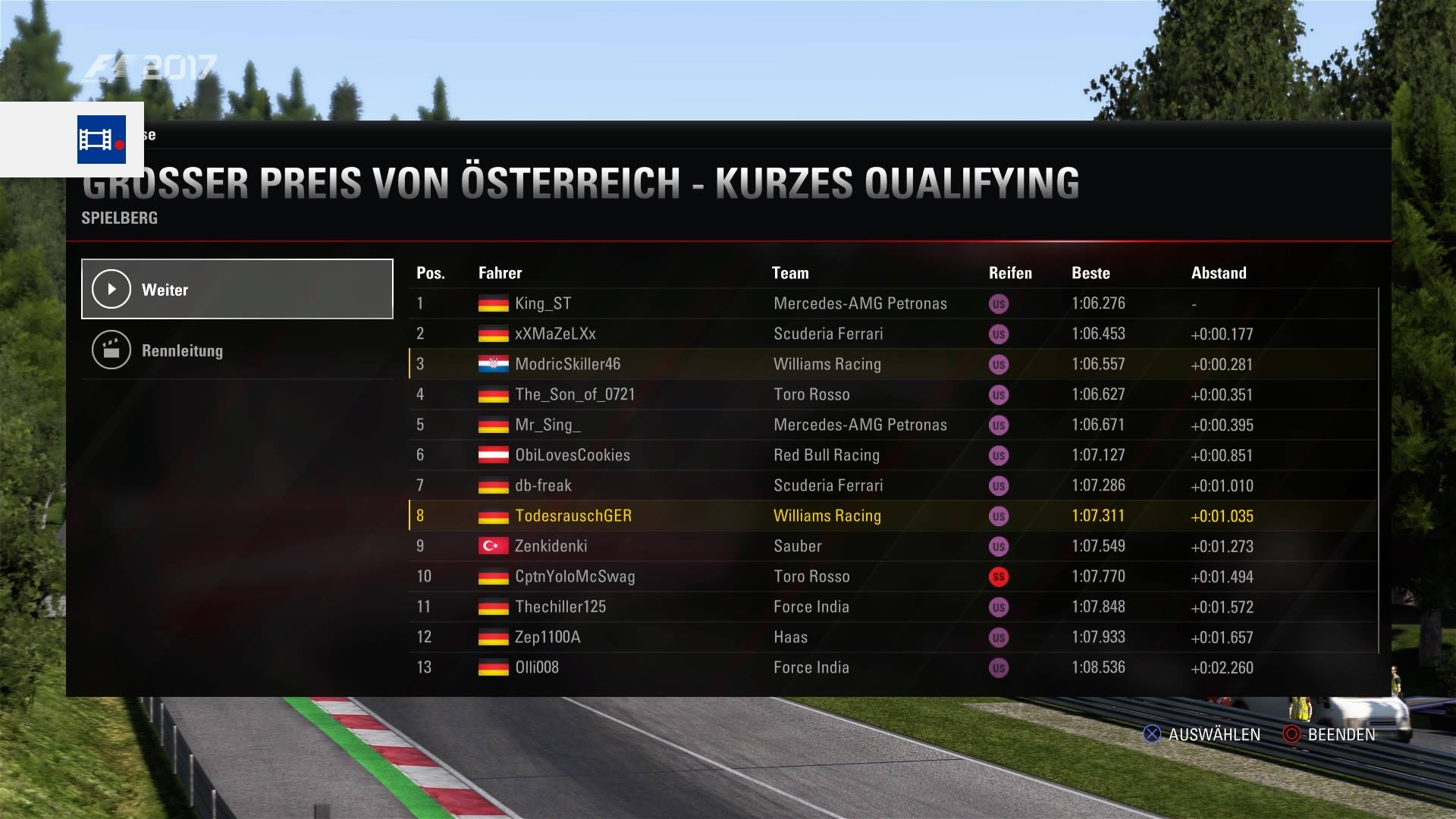
Task: Select King_ST in the results list
Action: [543, 303]
